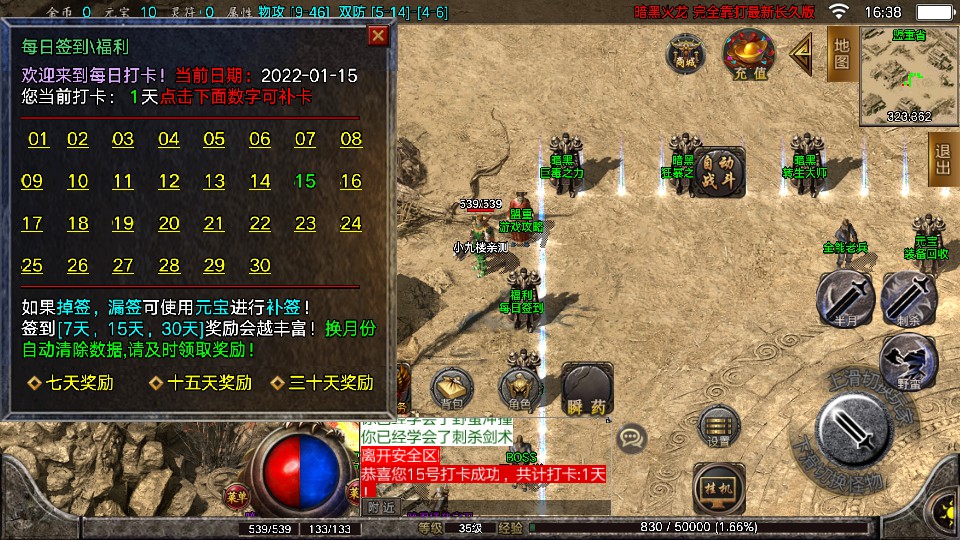960x540 pixels.
Task: Use the instant potion (瞬药) button
Action: (587, 388)
